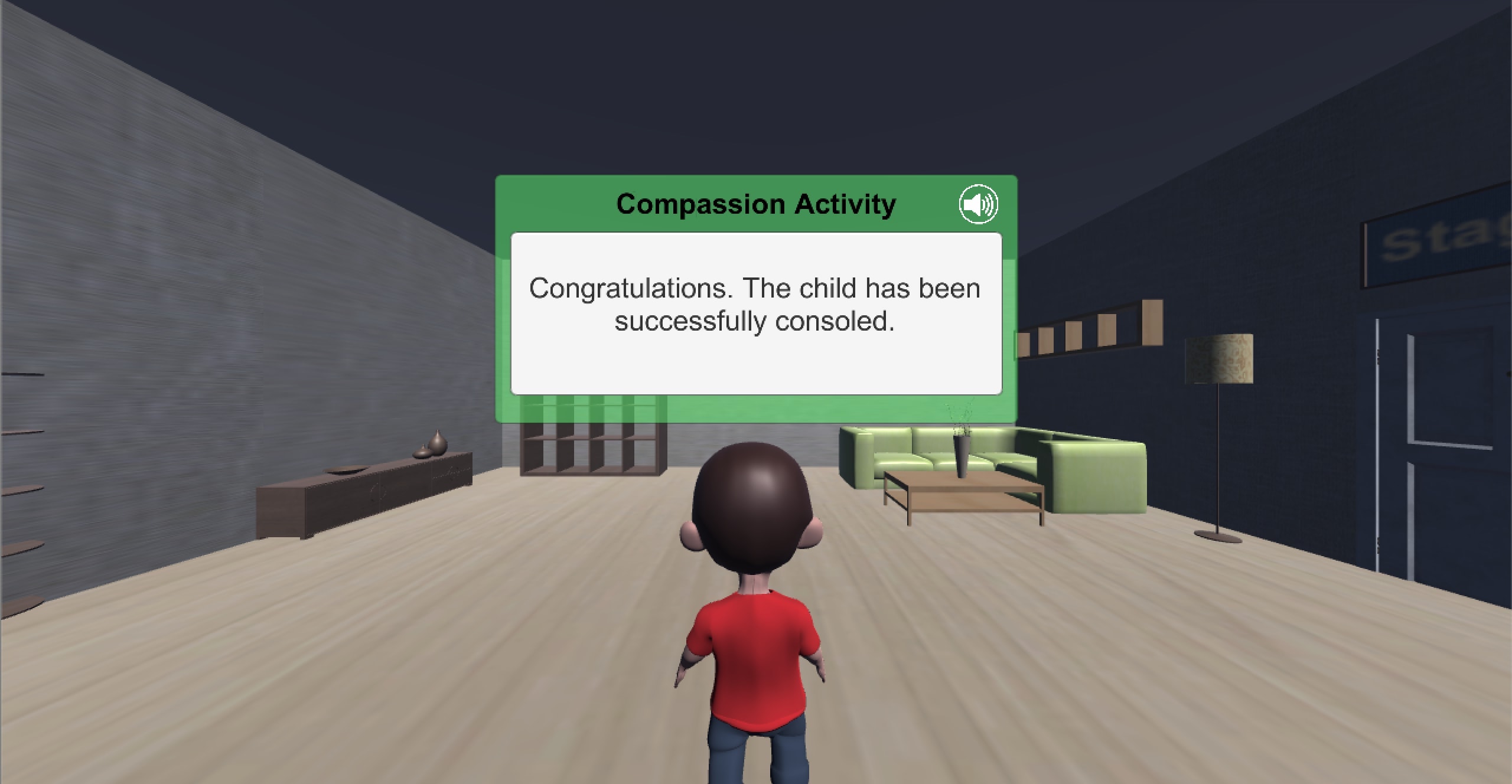Play the Compassion Activity audio narration
The image size is (1512, 784).
(978, 205)
